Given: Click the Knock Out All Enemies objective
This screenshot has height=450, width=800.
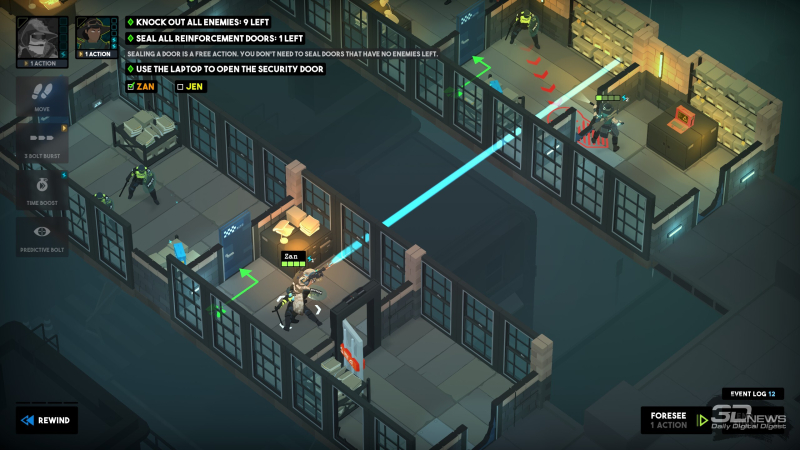Looking at the screenshot, I should (206, 20).
